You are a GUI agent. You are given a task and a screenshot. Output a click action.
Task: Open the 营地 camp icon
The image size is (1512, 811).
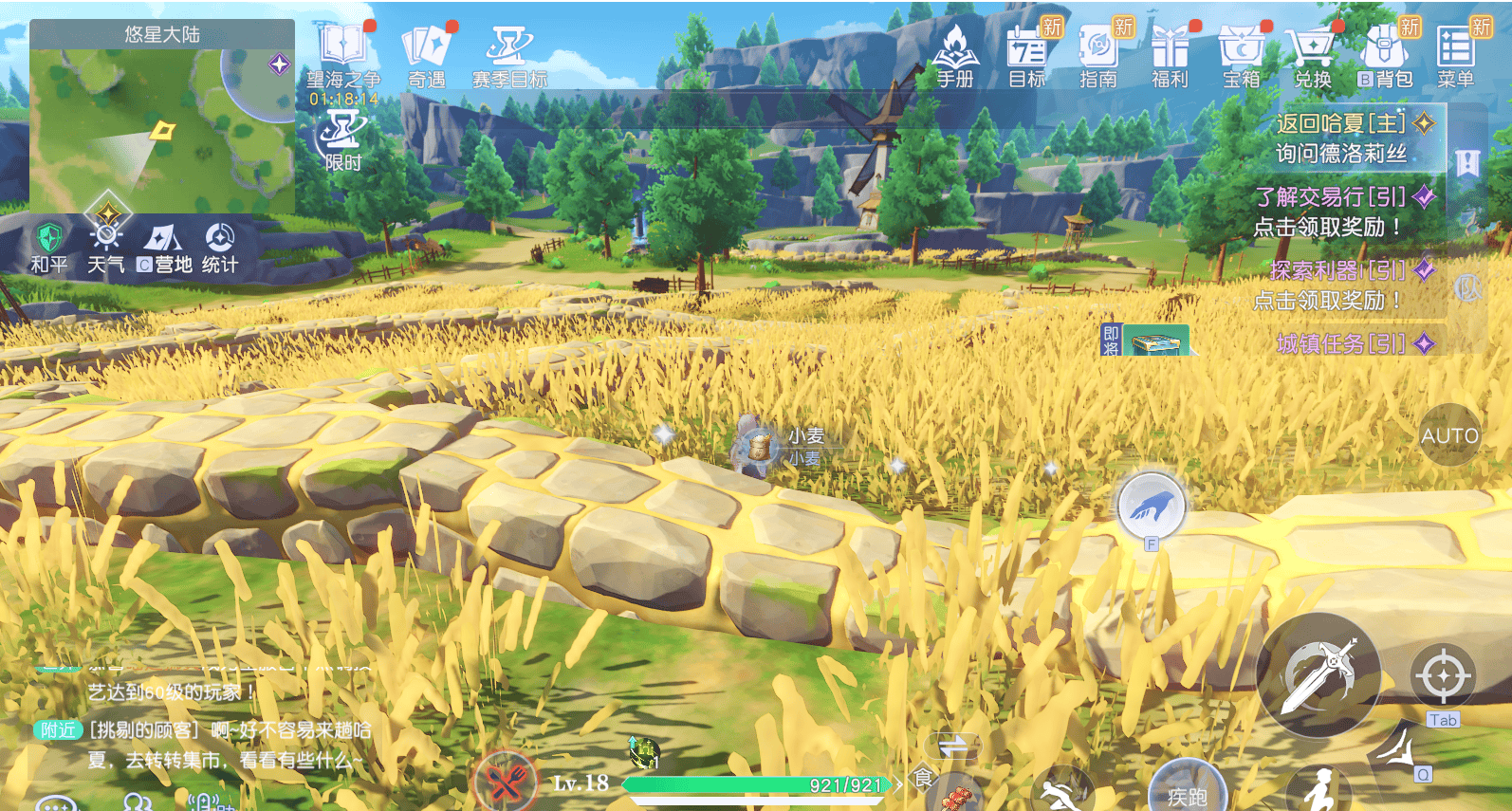pos(164,245)
